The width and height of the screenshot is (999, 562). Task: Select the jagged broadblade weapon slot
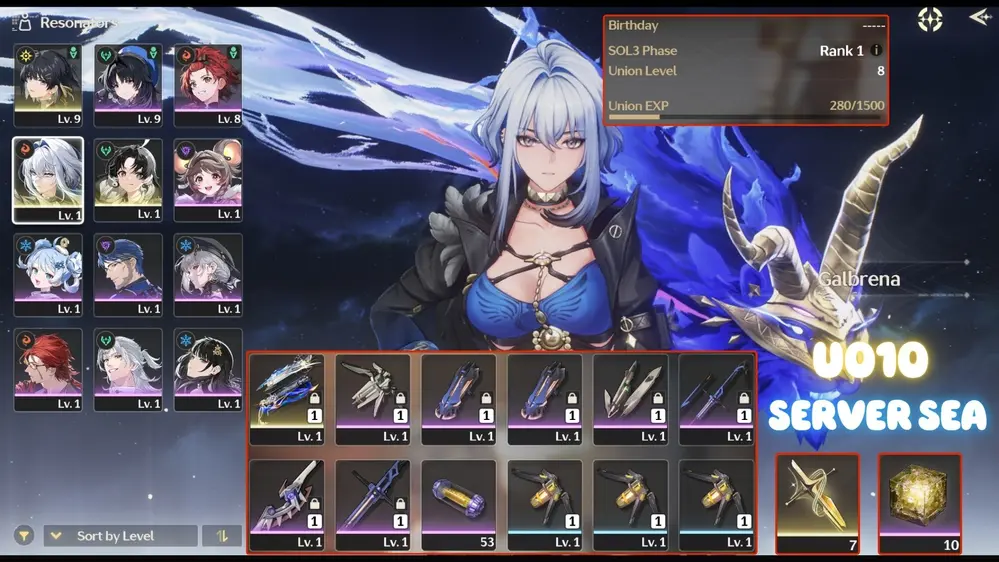[286, 504]
